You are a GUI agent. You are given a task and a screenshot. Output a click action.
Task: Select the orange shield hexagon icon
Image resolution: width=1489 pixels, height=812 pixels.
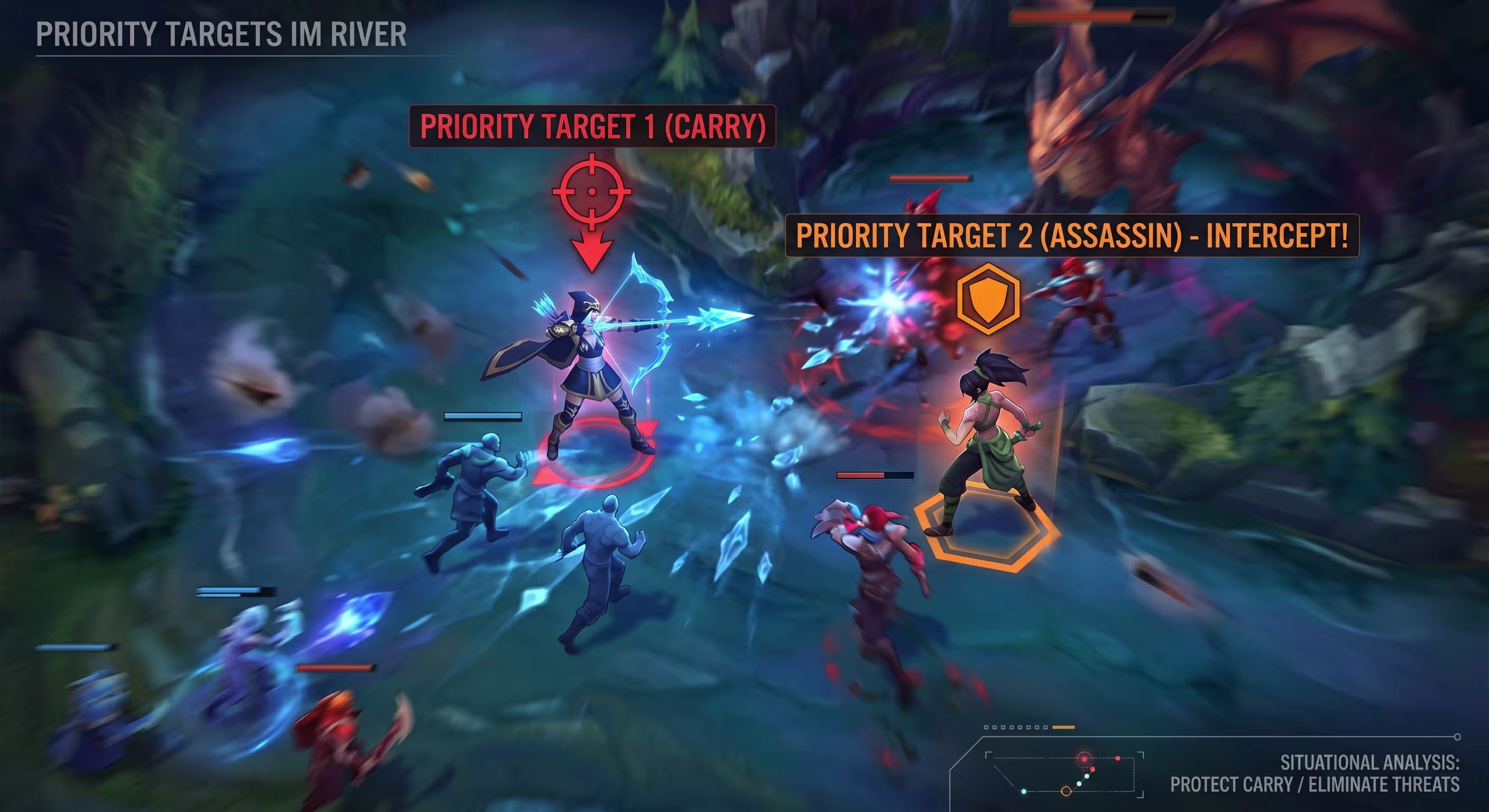click(988, 299)
